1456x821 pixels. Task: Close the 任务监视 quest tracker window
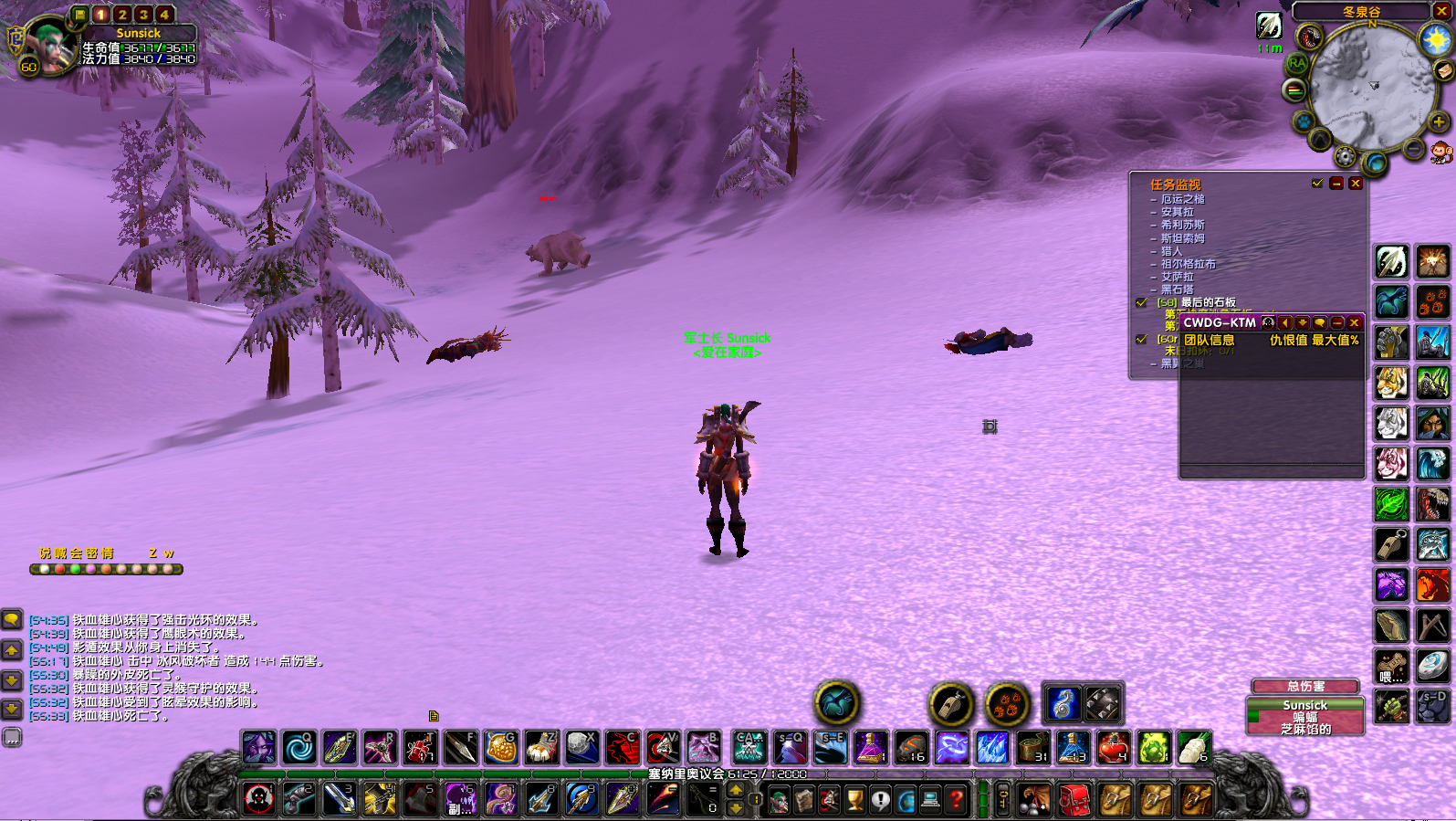point(1356,184)
